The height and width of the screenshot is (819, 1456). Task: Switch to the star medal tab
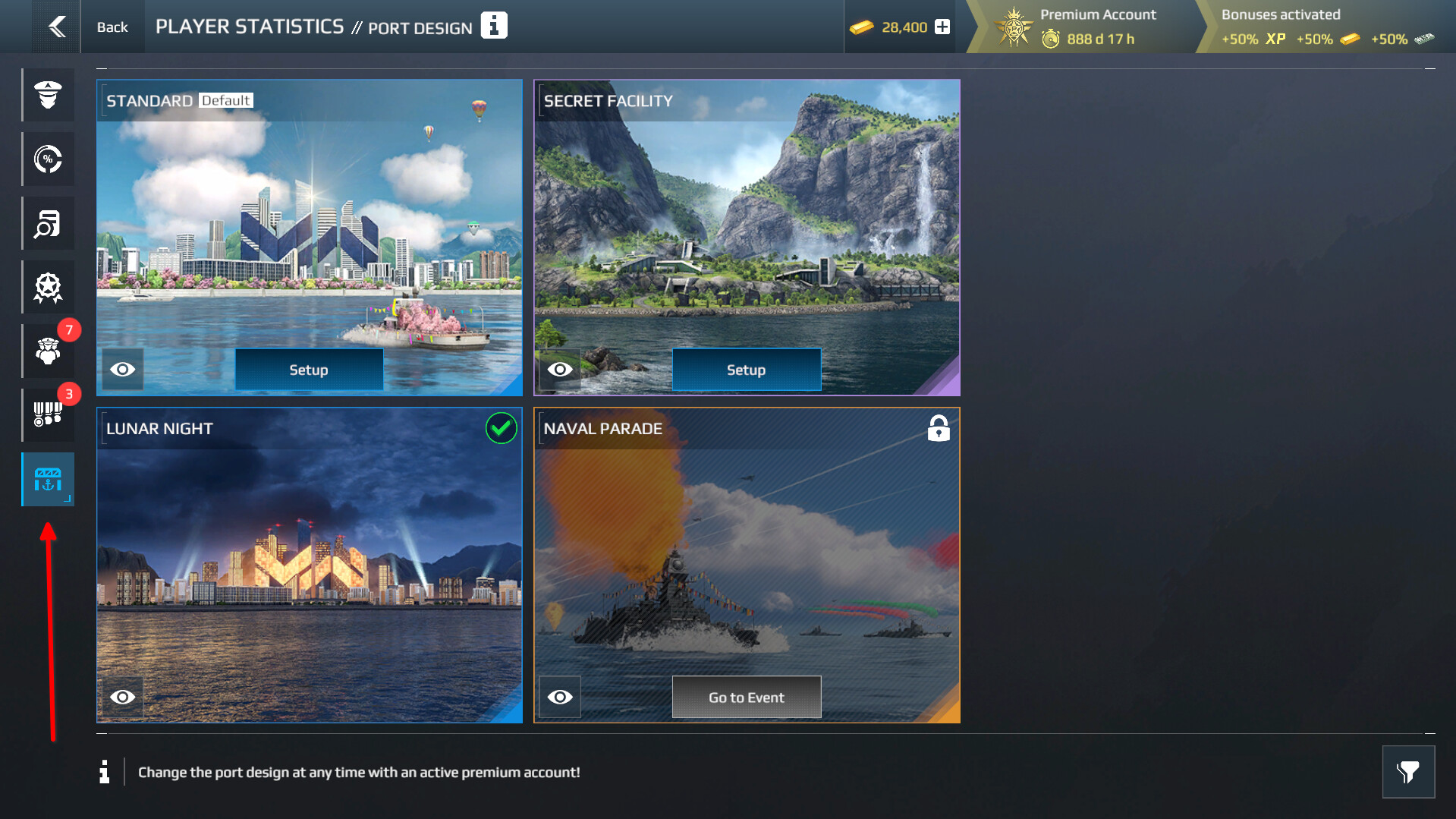coord(48,288)
